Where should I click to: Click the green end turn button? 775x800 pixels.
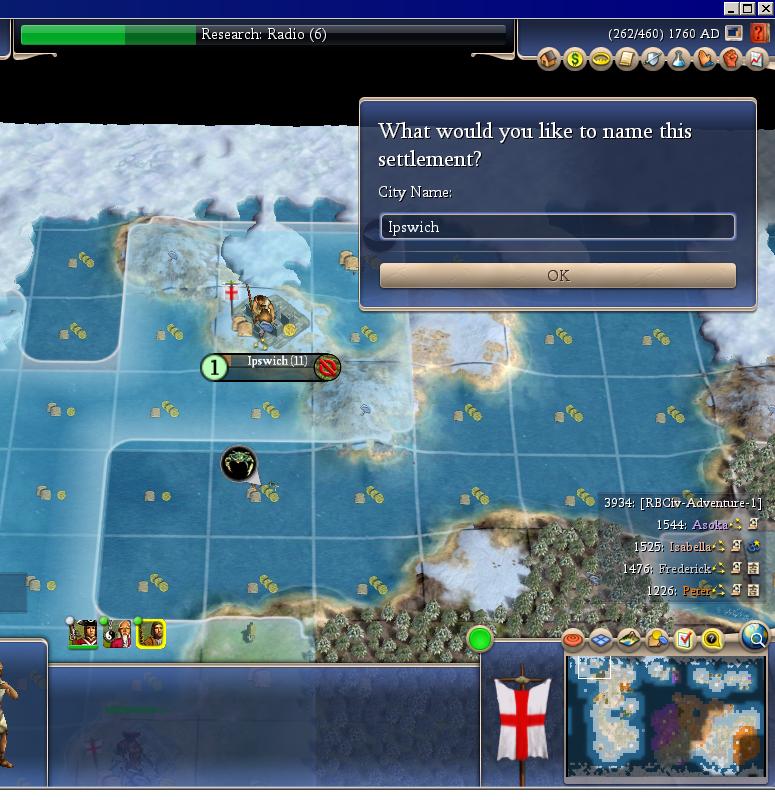(x=480, y=638)
